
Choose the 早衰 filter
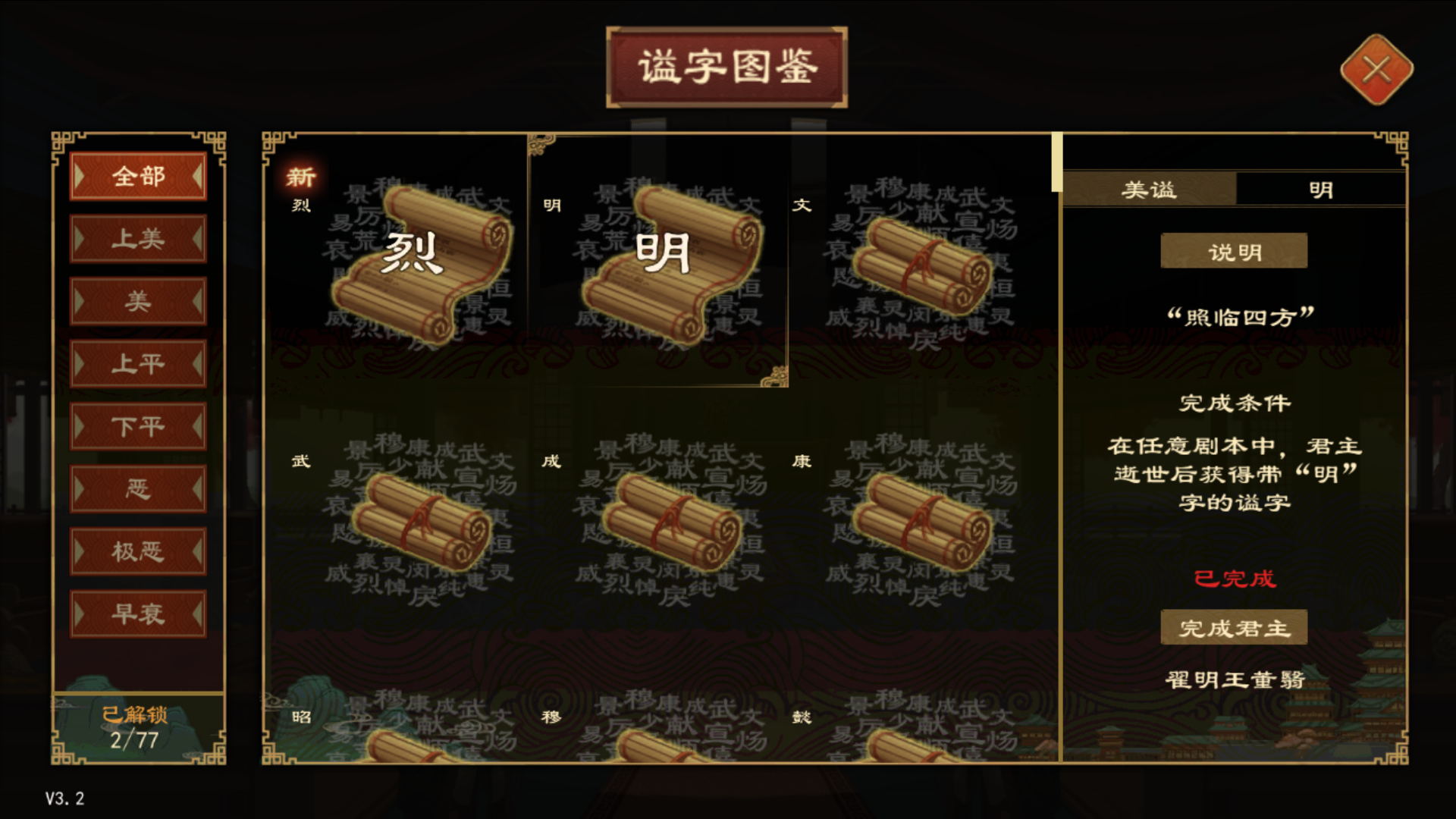click(137, 613)
